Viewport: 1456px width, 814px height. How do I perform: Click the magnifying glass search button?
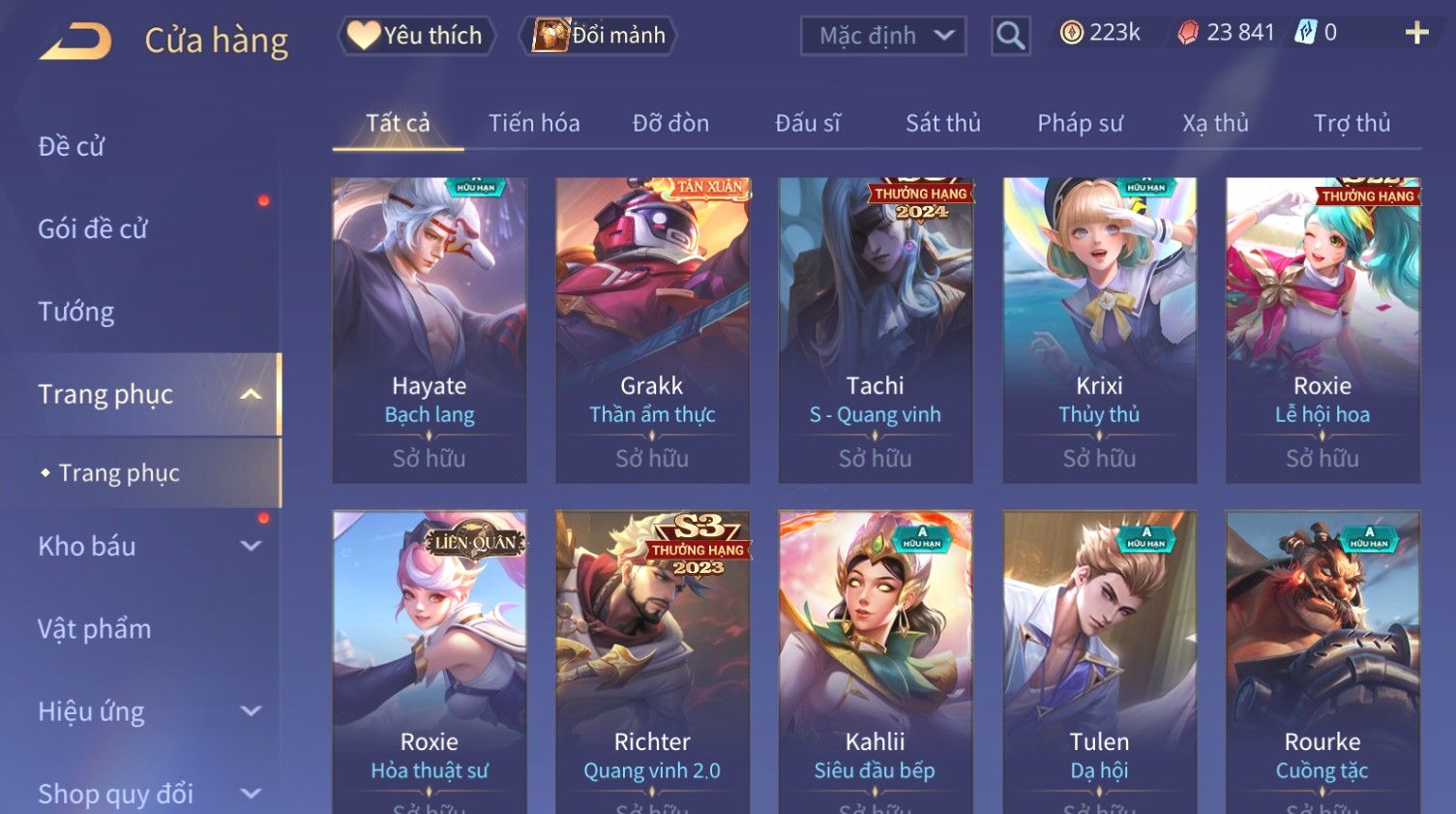1010,37
